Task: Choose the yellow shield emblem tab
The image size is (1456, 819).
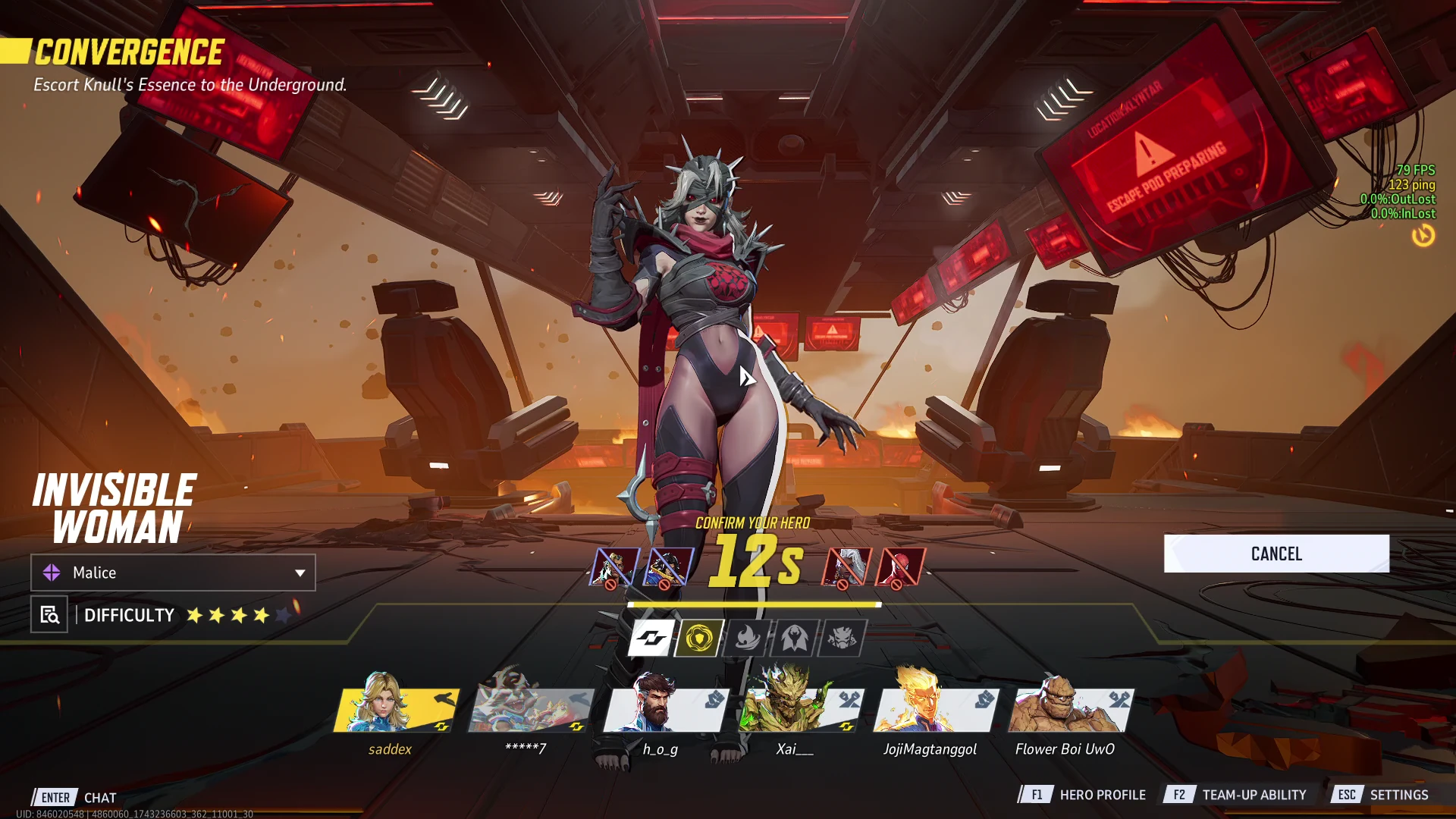Action: coord(699,638)
